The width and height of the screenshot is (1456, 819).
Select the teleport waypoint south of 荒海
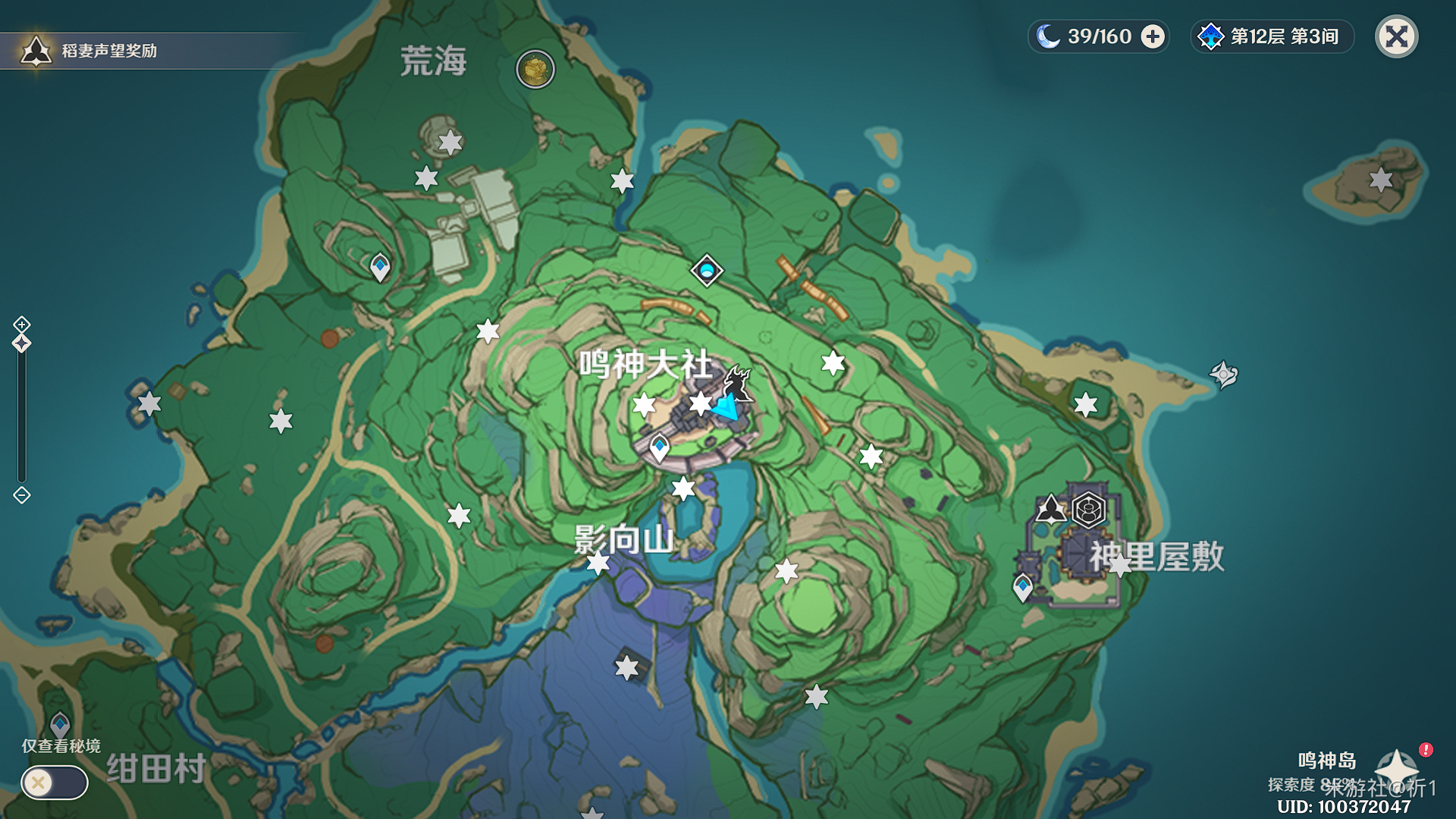click(380, 266)
